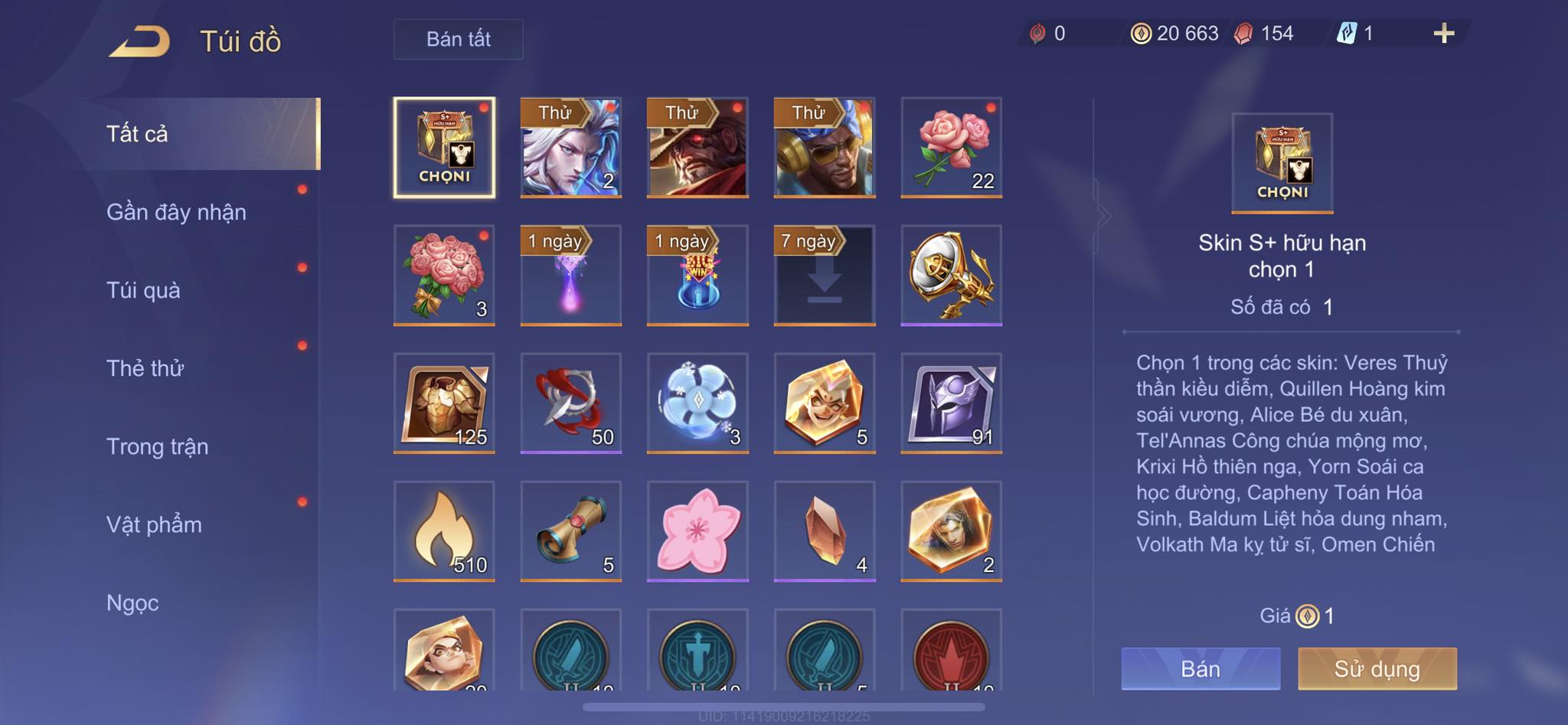Viewport: 1568px width, 725px height.
Task: Choose the Tất cả tab
Action: 137,134
